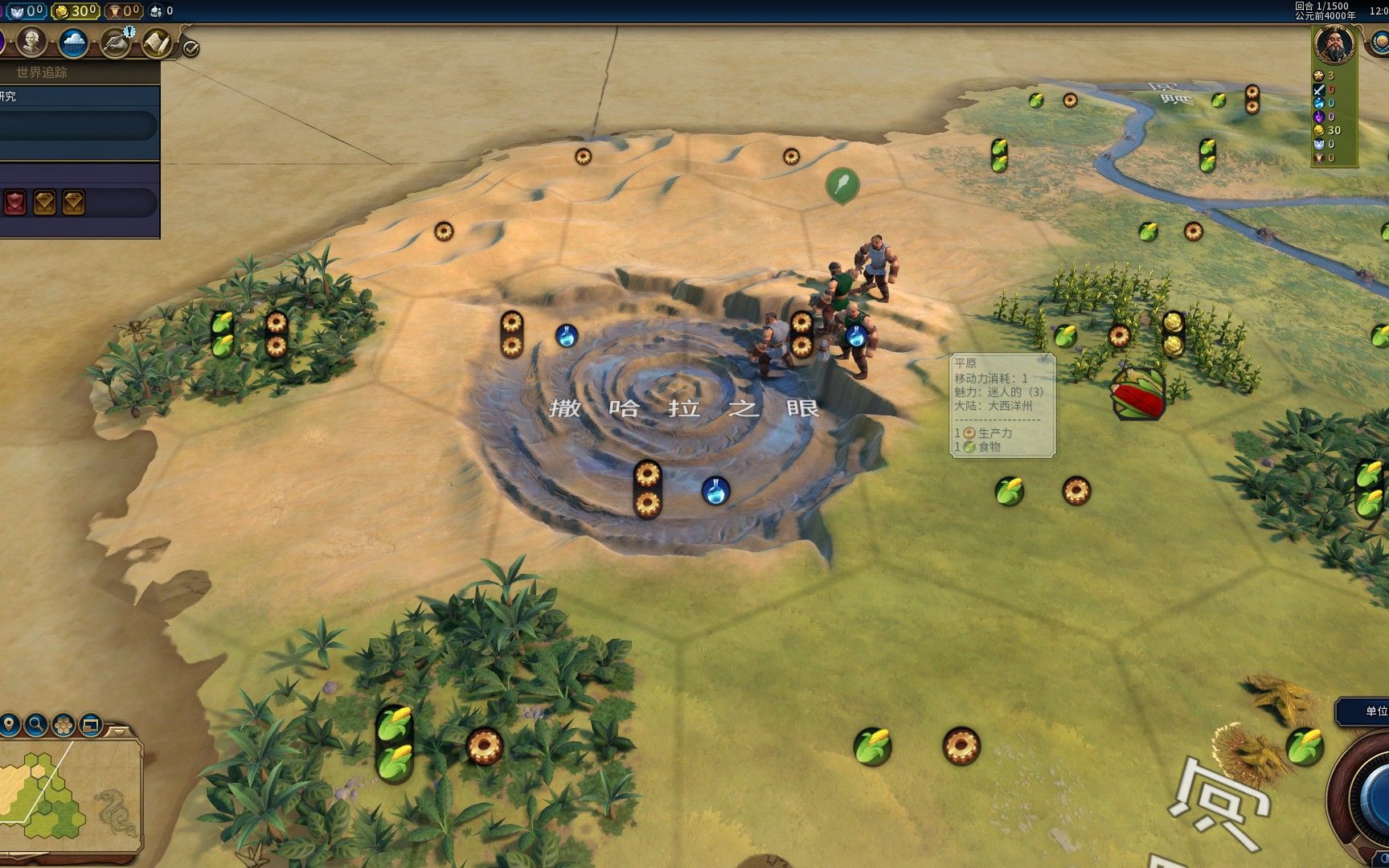Click the leader portrait in the ribbon
Screen dimensions: 1389x868
click(x=1334, y=44)
